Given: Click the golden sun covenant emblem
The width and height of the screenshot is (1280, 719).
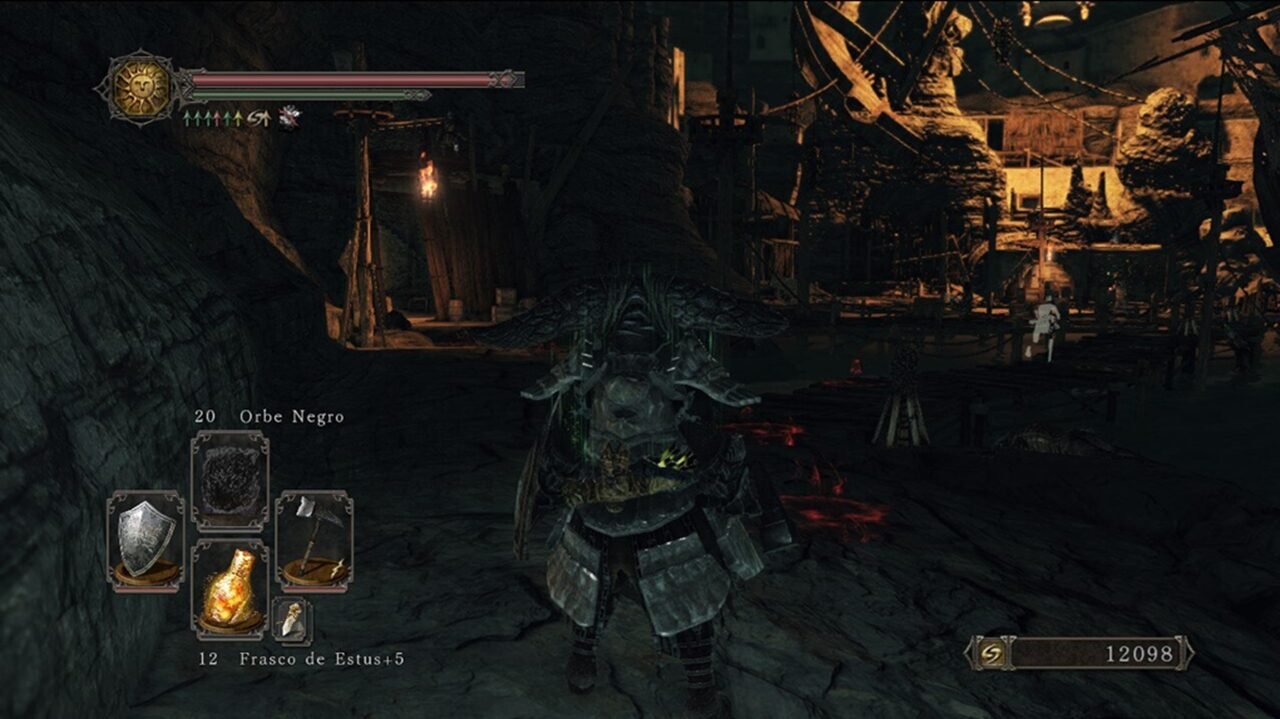Looking at the screenshot, I should [140, 88].
